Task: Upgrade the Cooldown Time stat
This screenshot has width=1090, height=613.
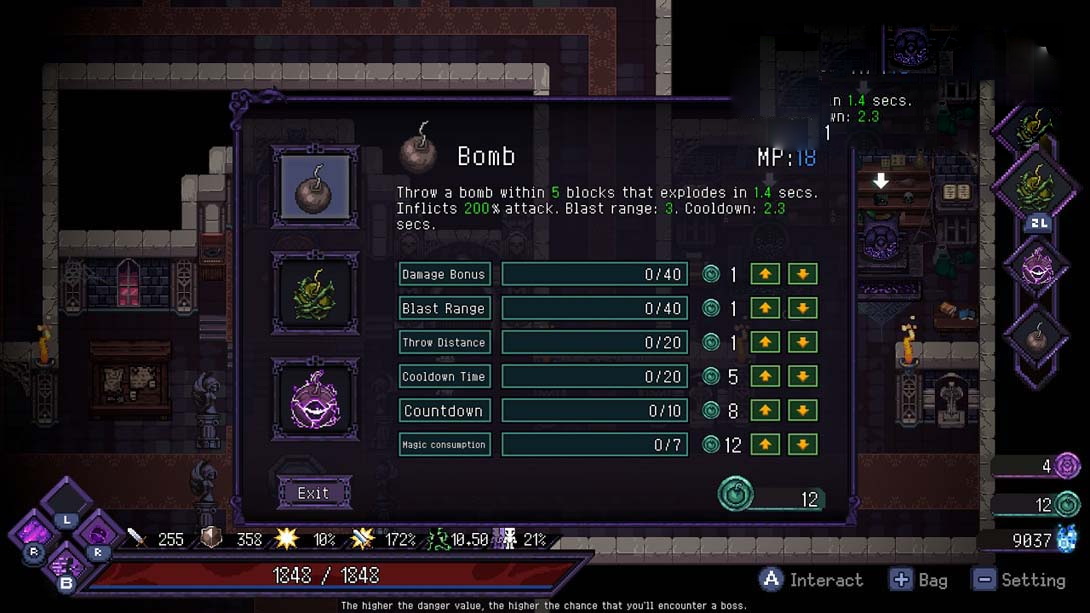Action: (765, 377)
